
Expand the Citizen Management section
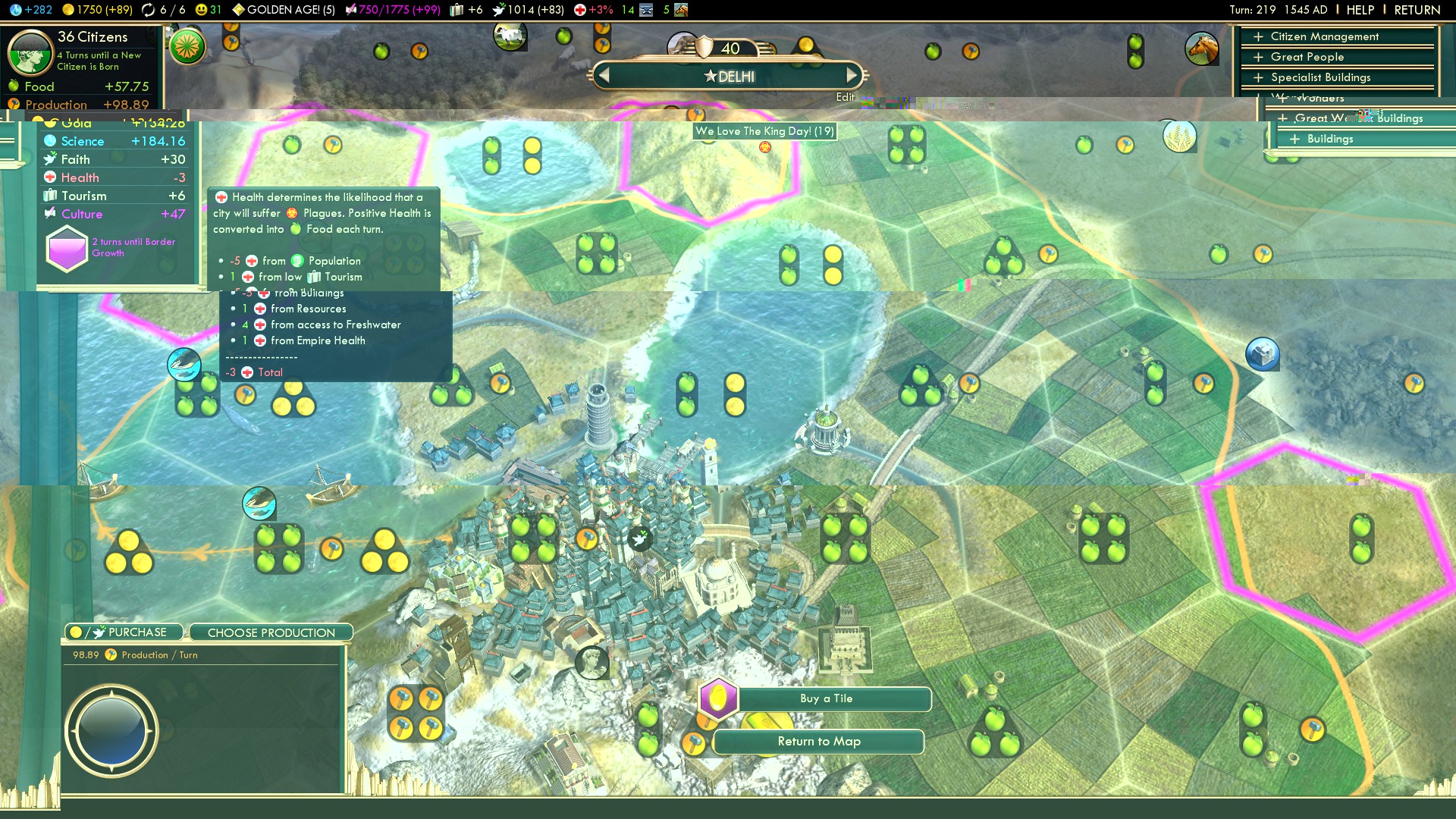pyautogui.click(x=1323, y=36)
